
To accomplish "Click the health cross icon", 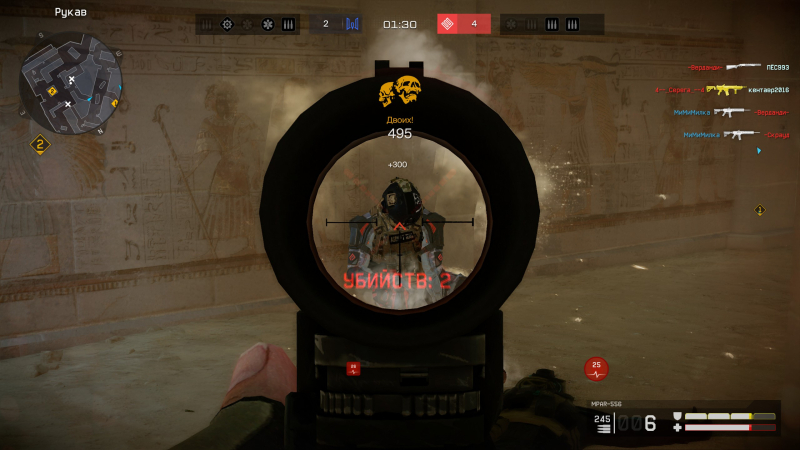I will 677,428.
